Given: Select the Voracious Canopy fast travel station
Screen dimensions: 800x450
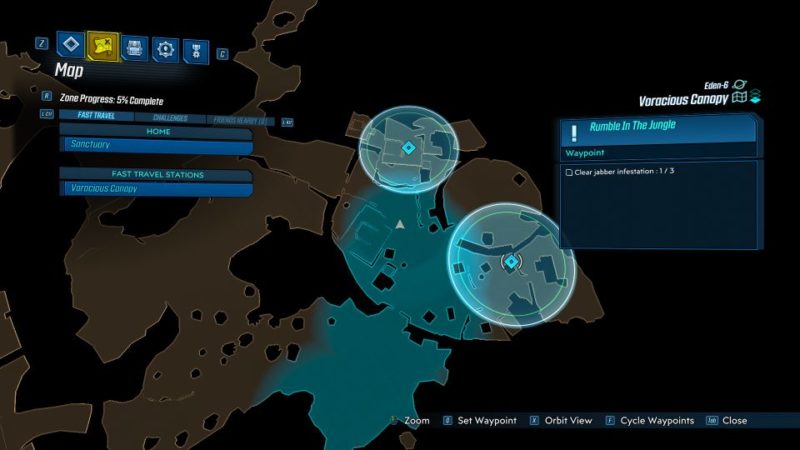Looking at the screenshot, I should pos(155,188).
